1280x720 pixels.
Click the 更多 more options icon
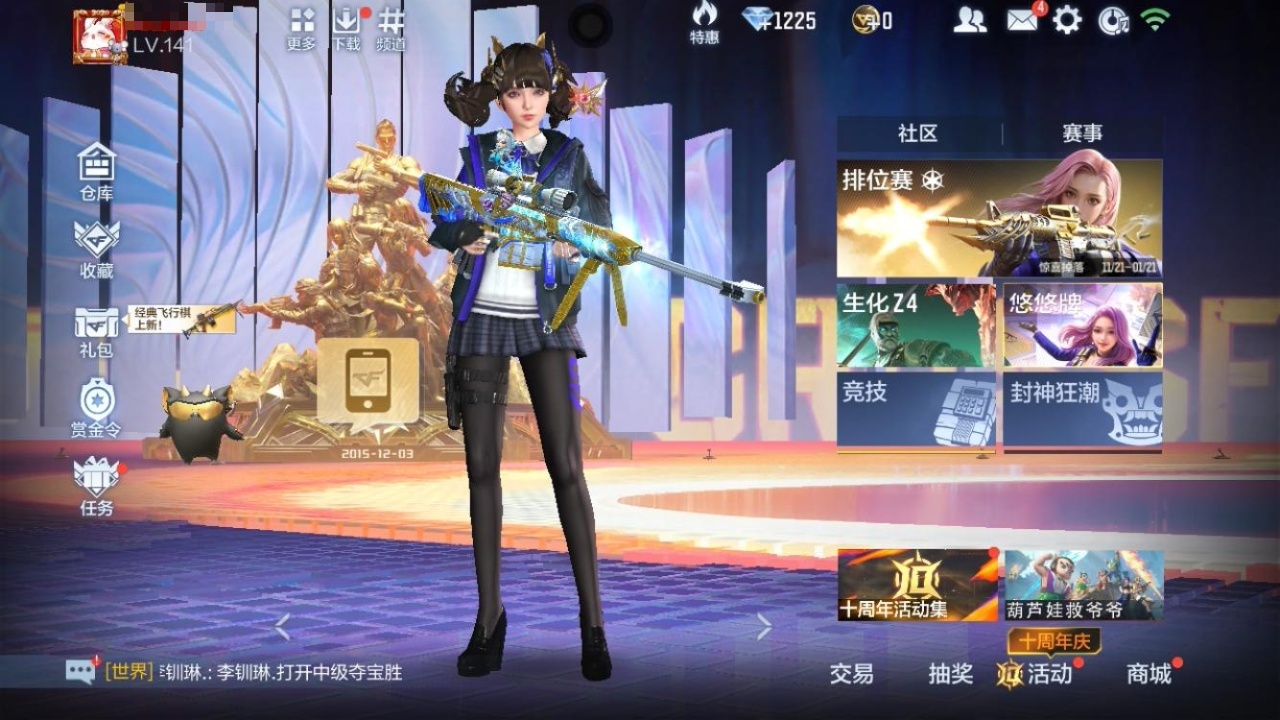pos(302,28)
